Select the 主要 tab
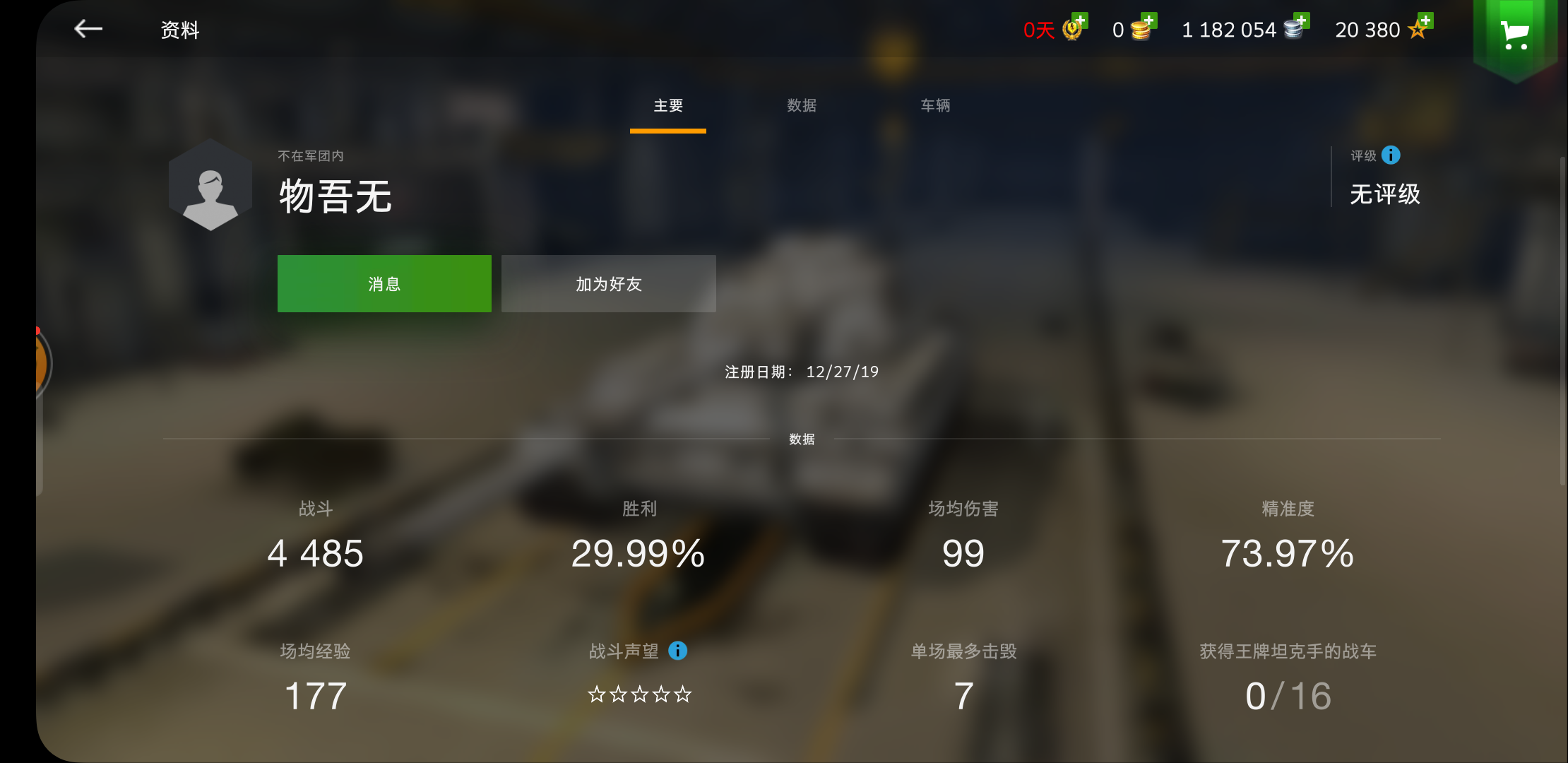 [667, 105]
